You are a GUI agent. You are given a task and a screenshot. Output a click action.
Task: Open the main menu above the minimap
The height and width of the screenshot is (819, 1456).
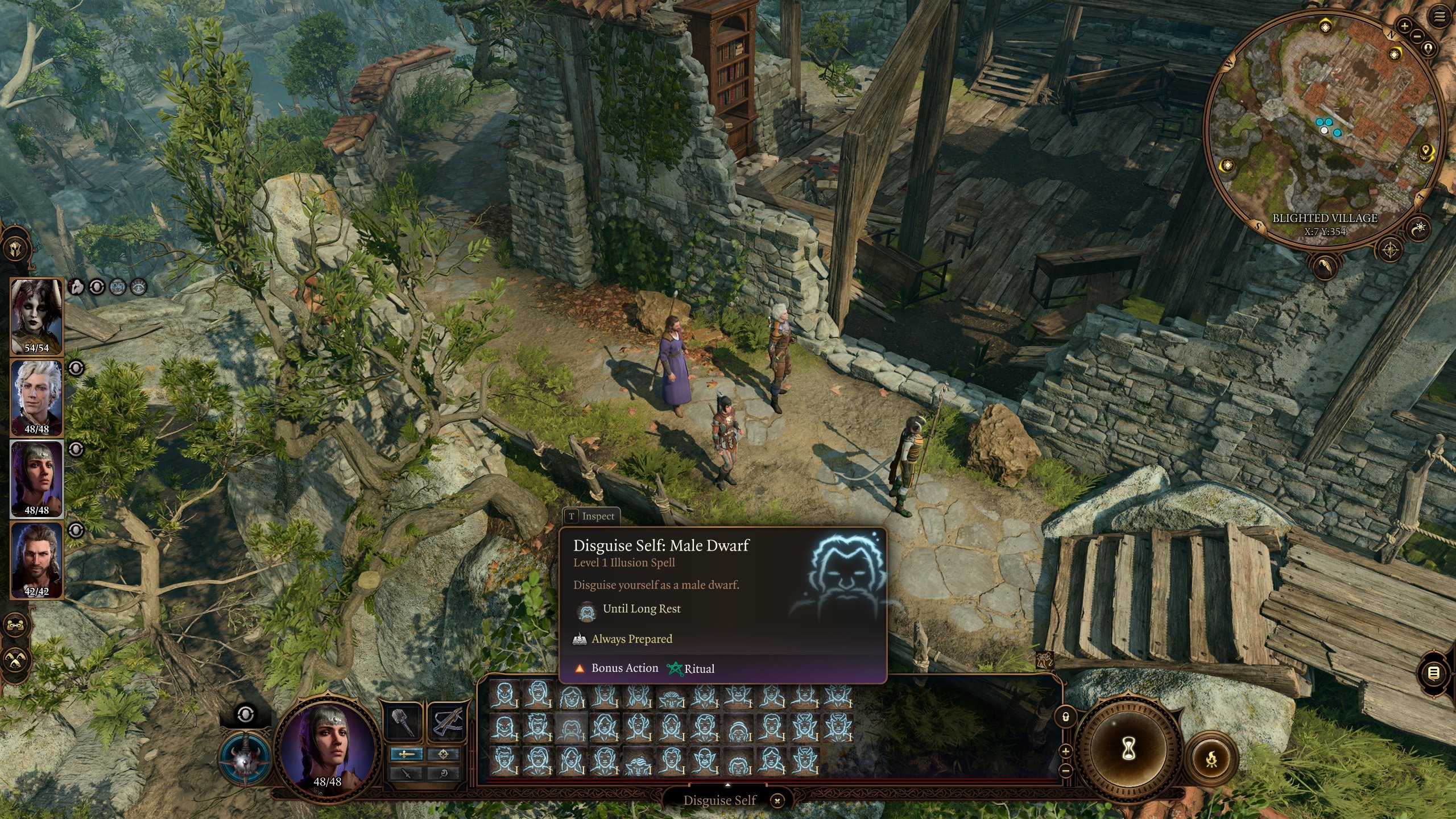tap(1440, 17)
